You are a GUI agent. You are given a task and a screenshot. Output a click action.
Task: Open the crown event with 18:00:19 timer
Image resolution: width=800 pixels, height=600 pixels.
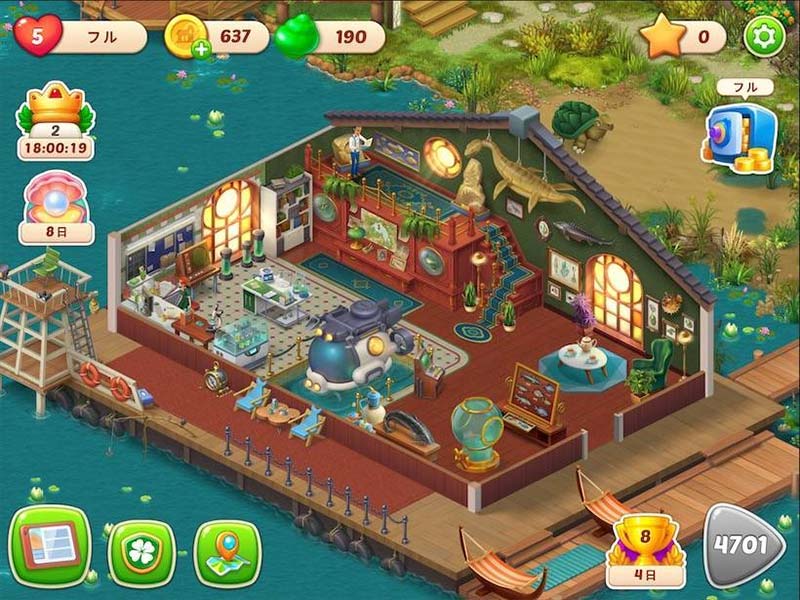click(x=55, y=120)
